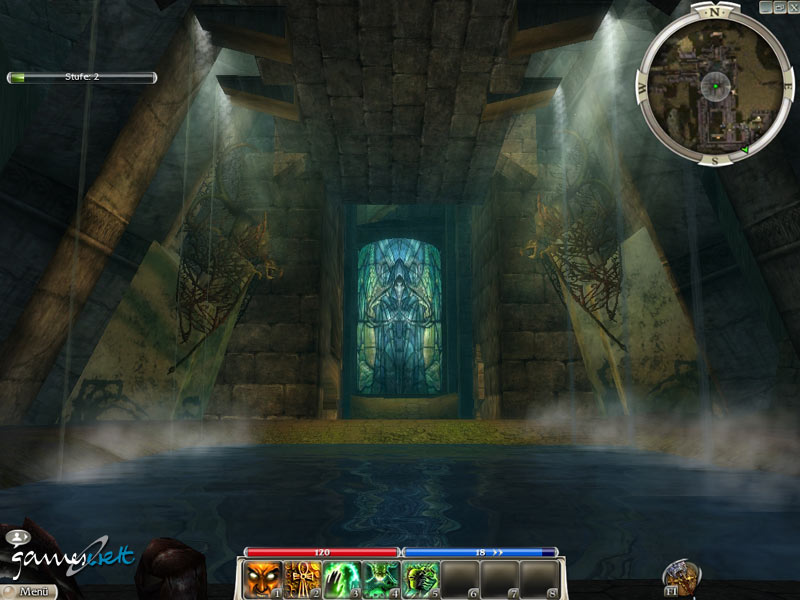Minimize the game window
Image resolution: width=800 pixels, height=600 pixels.
[765, 6]
